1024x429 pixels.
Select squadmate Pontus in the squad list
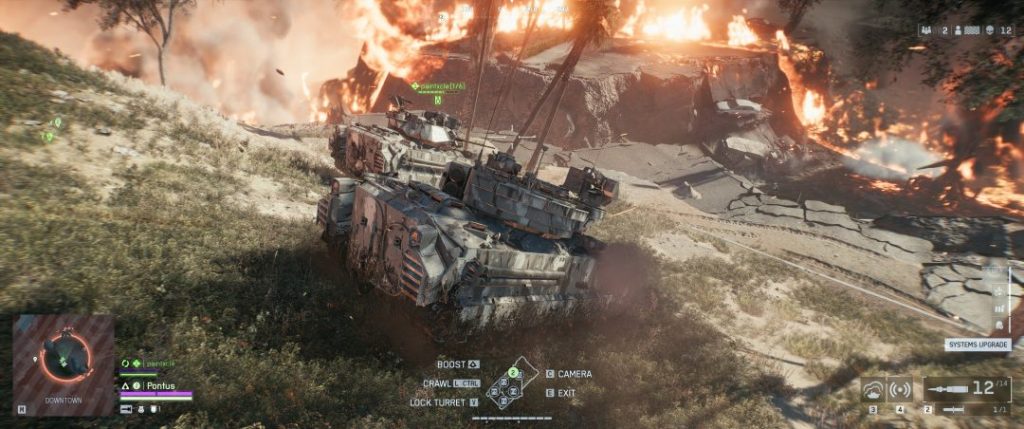point(159,385)
